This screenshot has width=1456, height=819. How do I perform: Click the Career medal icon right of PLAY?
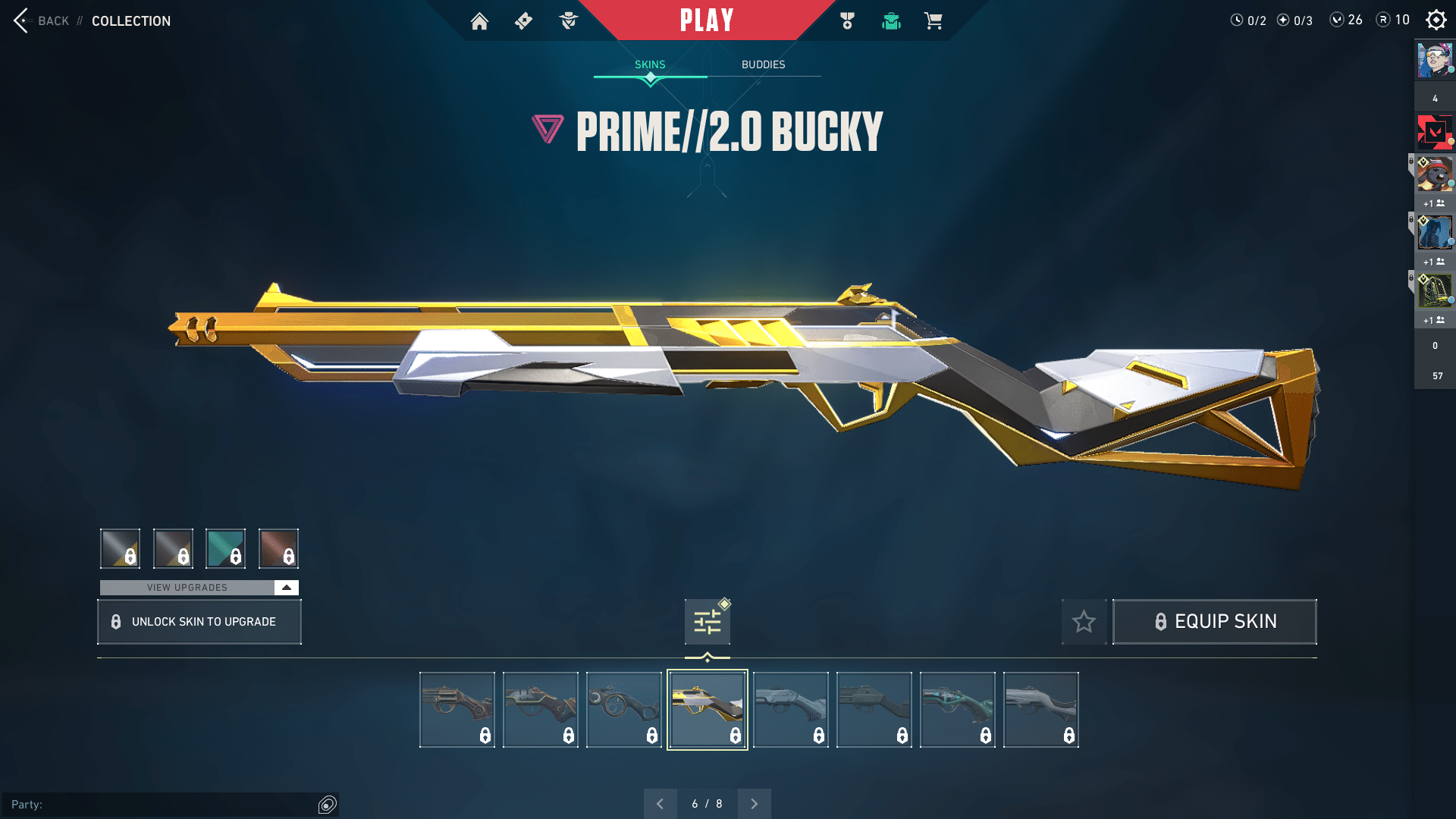point(846,22)
